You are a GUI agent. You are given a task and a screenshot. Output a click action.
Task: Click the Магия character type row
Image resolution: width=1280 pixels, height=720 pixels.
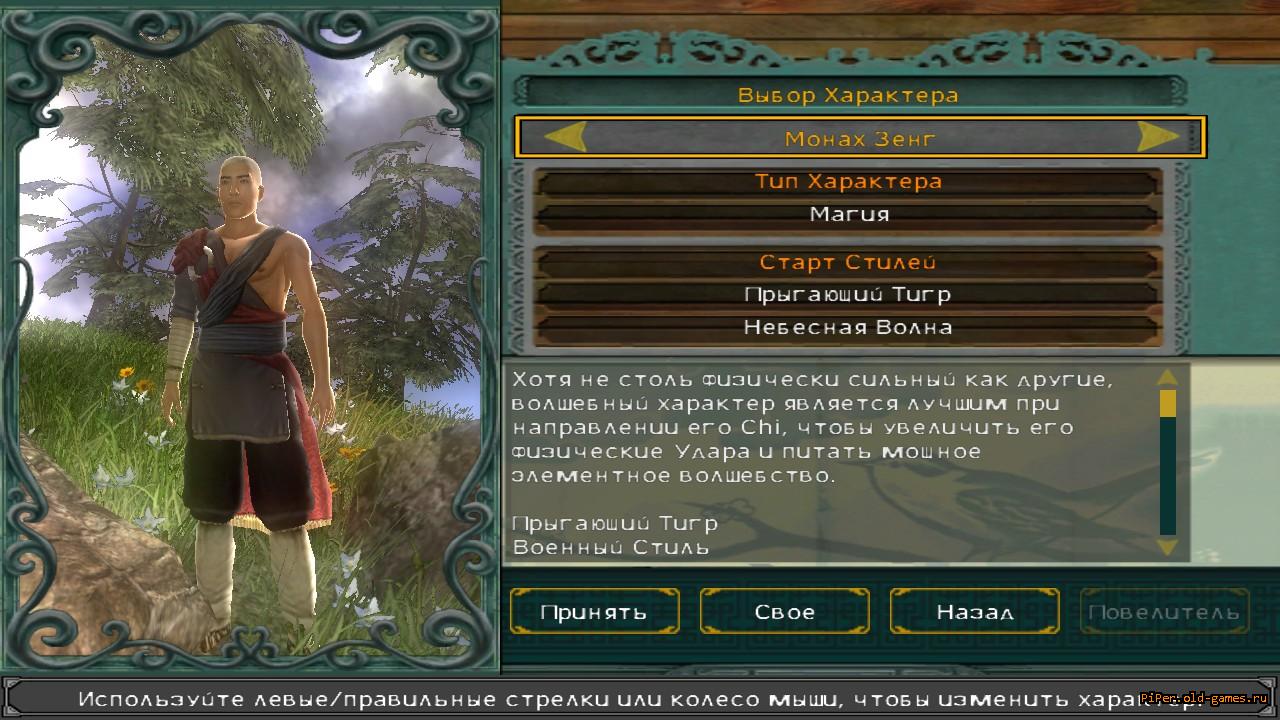(848, 214)
